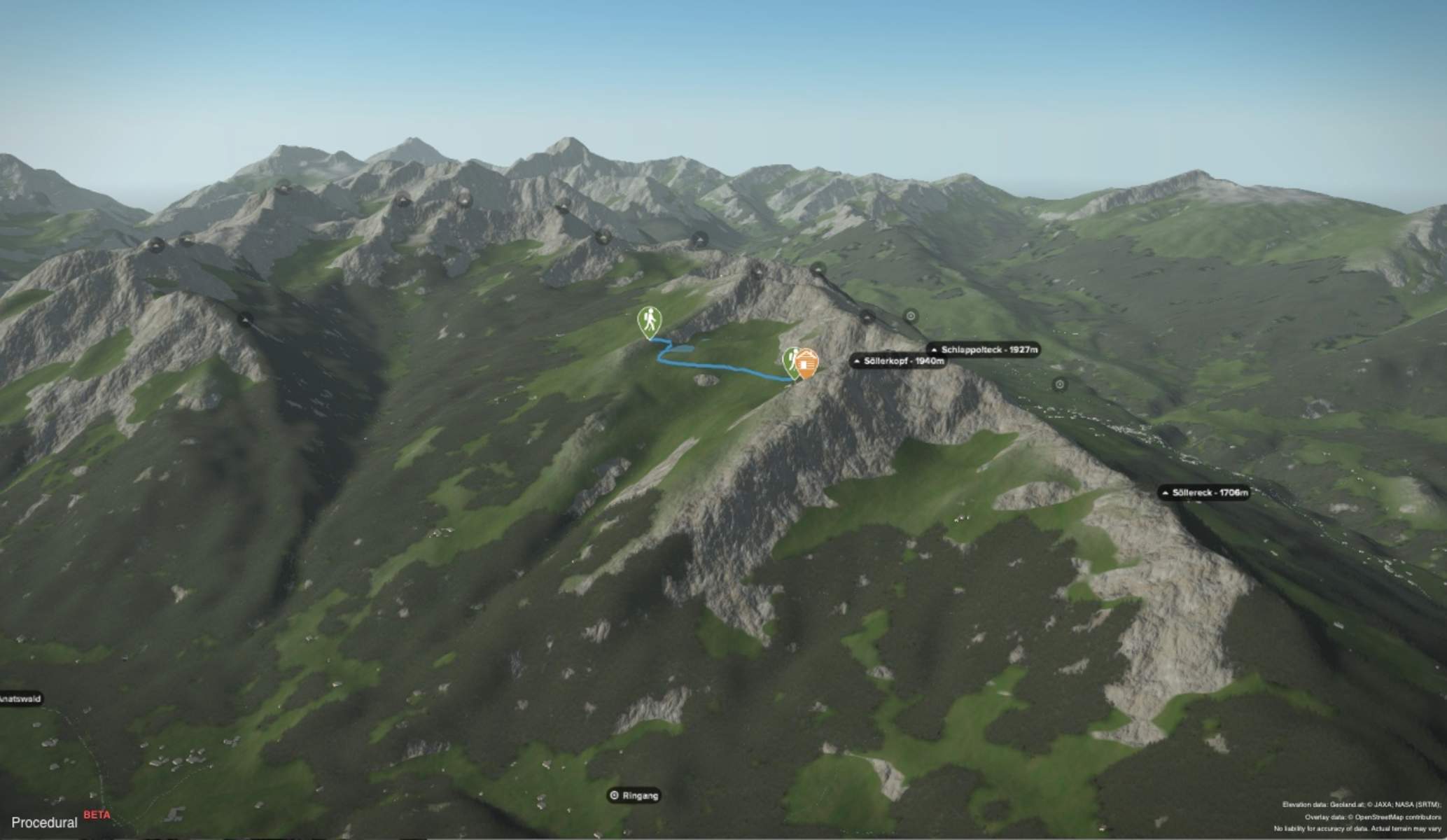Click the hiker pin beside the orange hut

(x=790, y=361)
